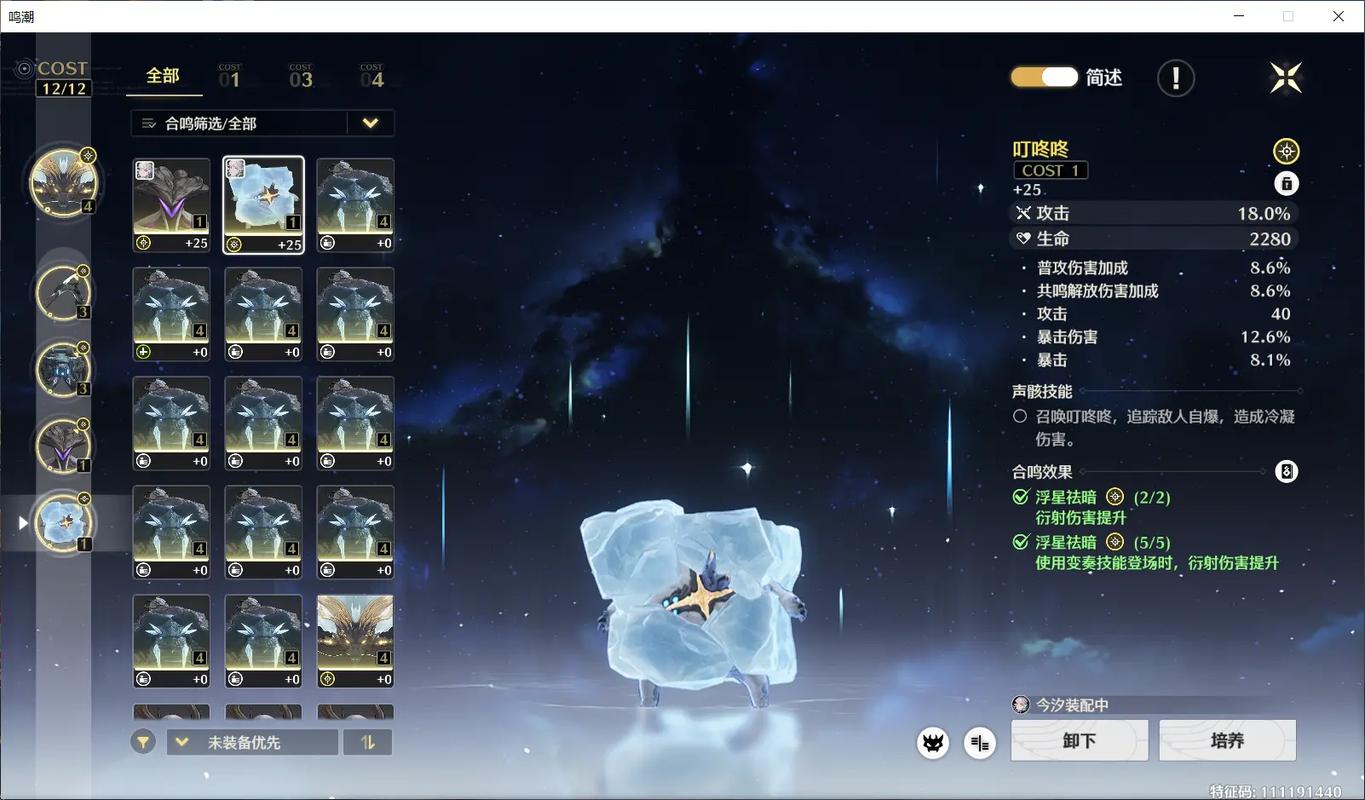Toggle the 简述 switch off

pyautogui.click(x=1043, y=76)
